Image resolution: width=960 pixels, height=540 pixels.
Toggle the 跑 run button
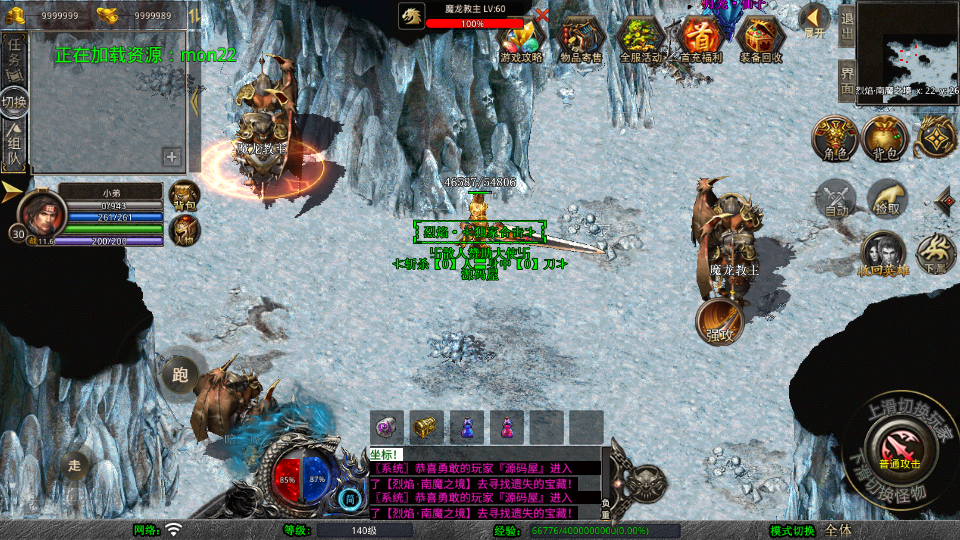pos(180,374)
